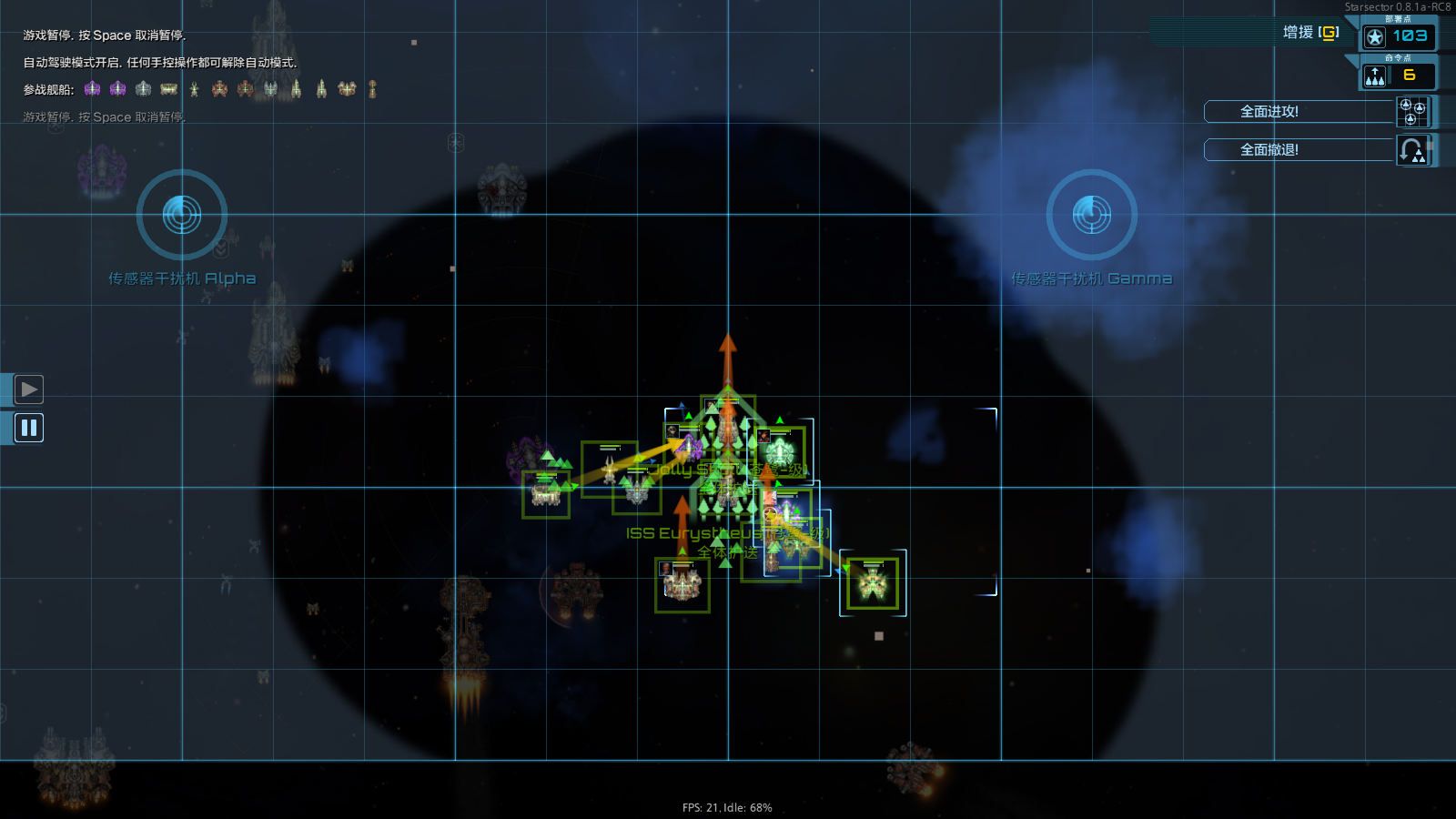Click the 全面进攻! button
This screenshot has width=1456, height=819.
coord(1299,111)
